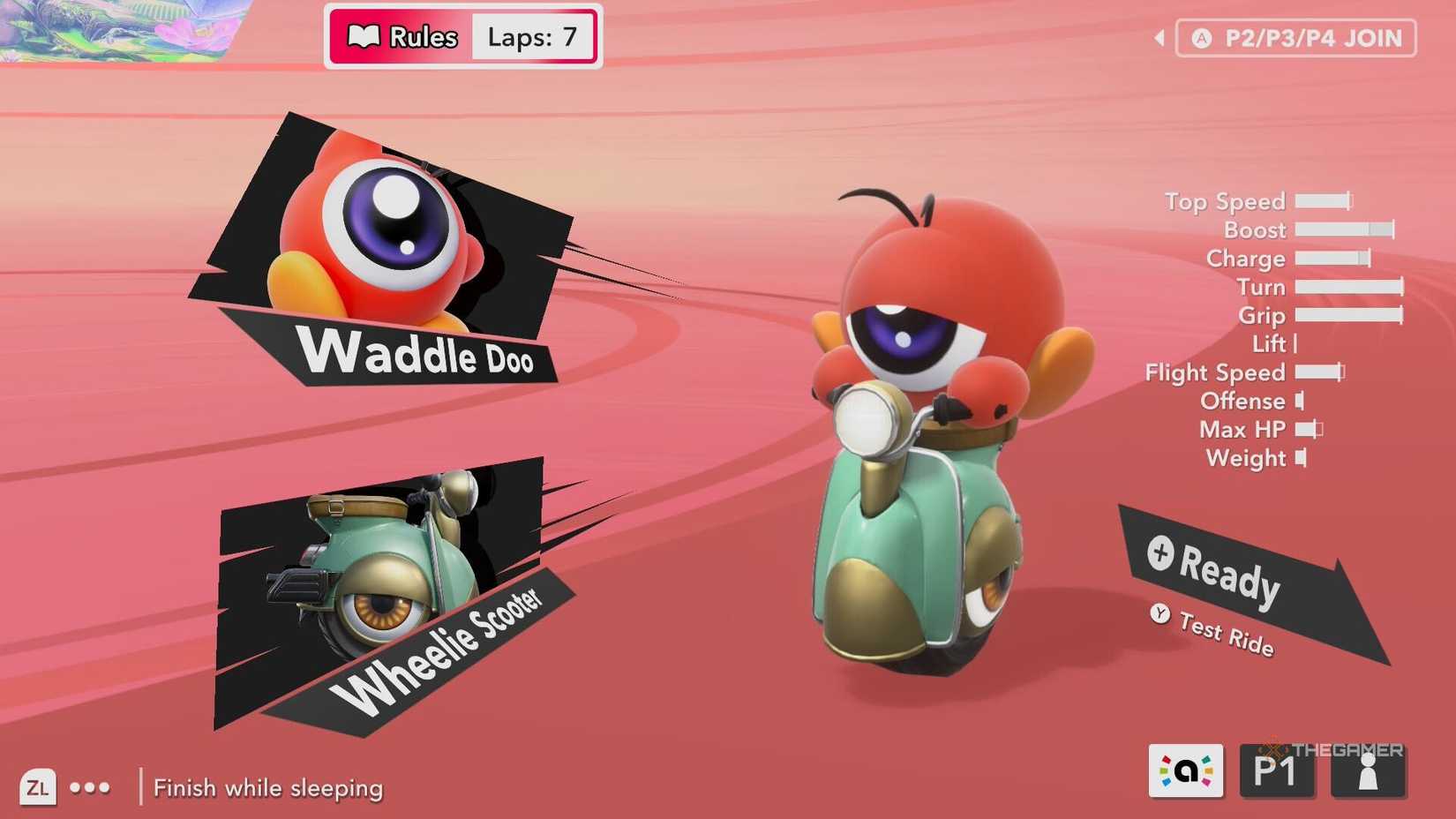Click the Top Speed stat bar
This screenshot has width=1456, height=819.
click(x=1324, y=201)
